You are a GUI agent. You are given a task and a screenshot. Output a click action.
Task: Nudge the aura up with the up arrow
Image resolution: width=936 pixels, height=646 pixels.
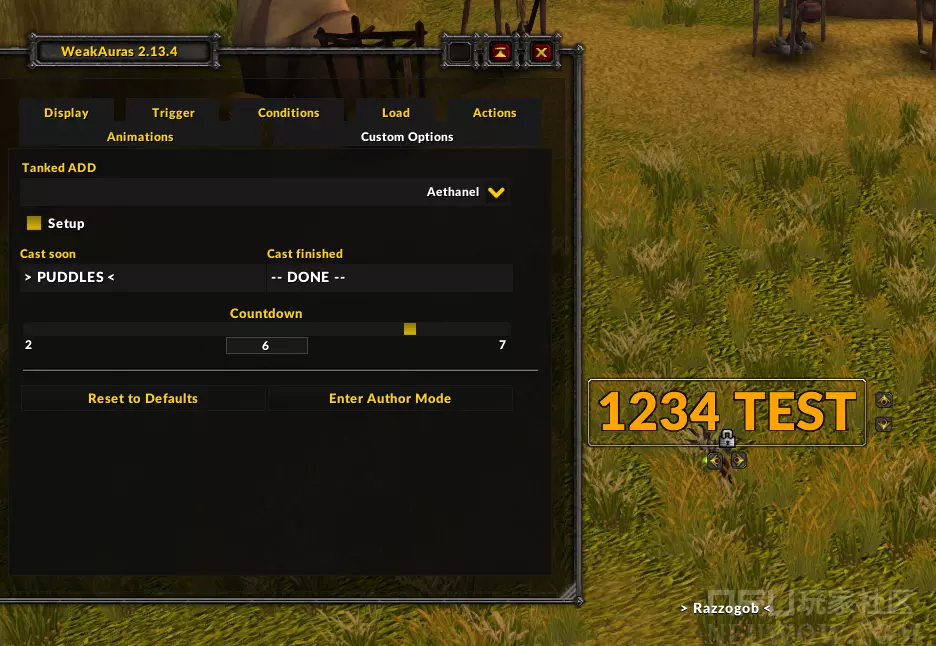(x=883, y=400)
